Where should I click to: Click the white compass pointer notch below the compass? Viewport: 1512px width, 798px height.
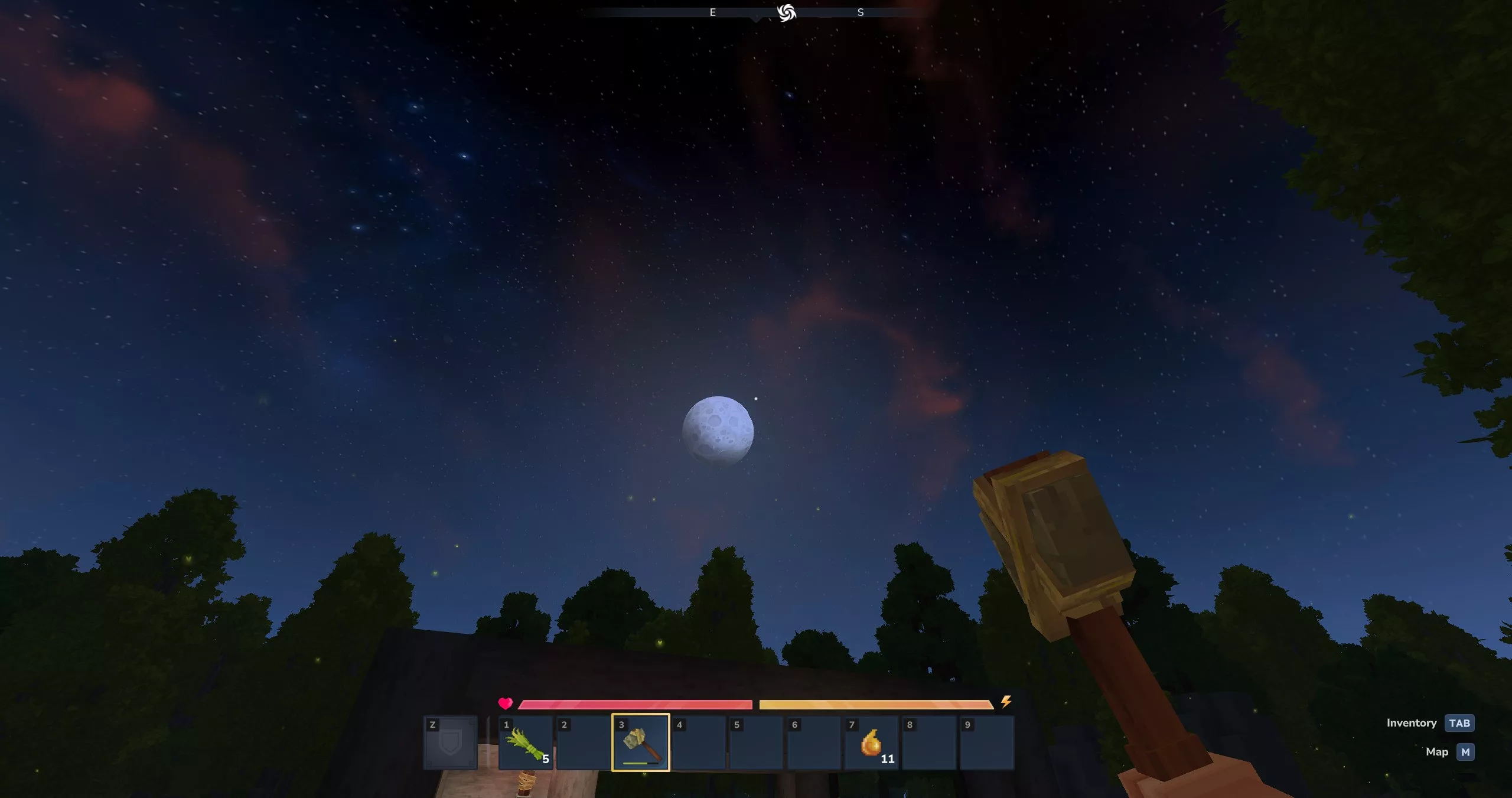[x=755, y=19]
